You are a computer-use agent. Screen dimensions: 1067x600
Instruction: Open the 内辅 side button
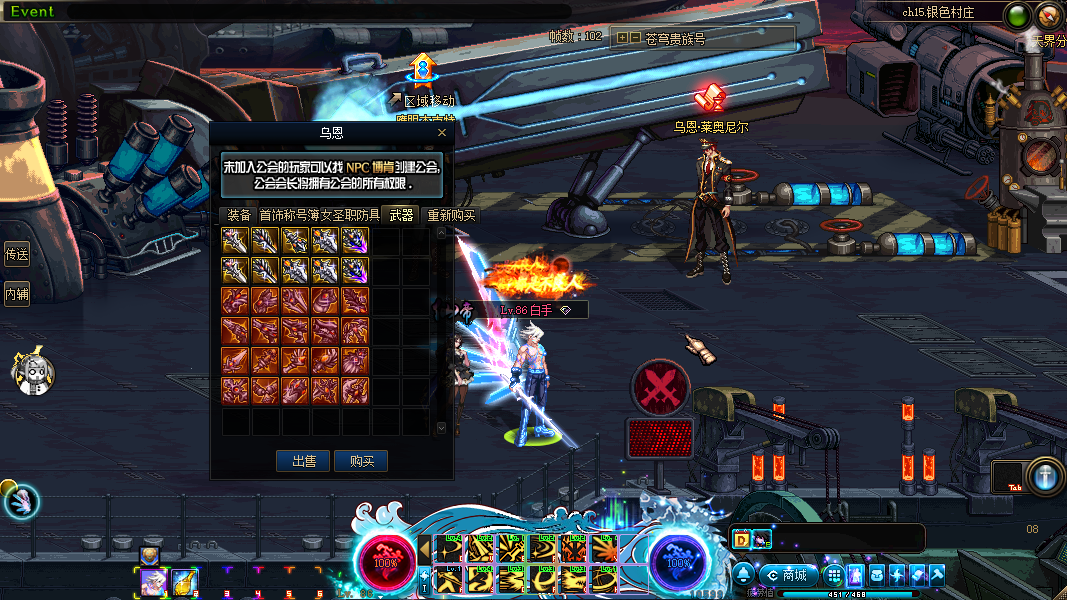[x=17, y=294]
